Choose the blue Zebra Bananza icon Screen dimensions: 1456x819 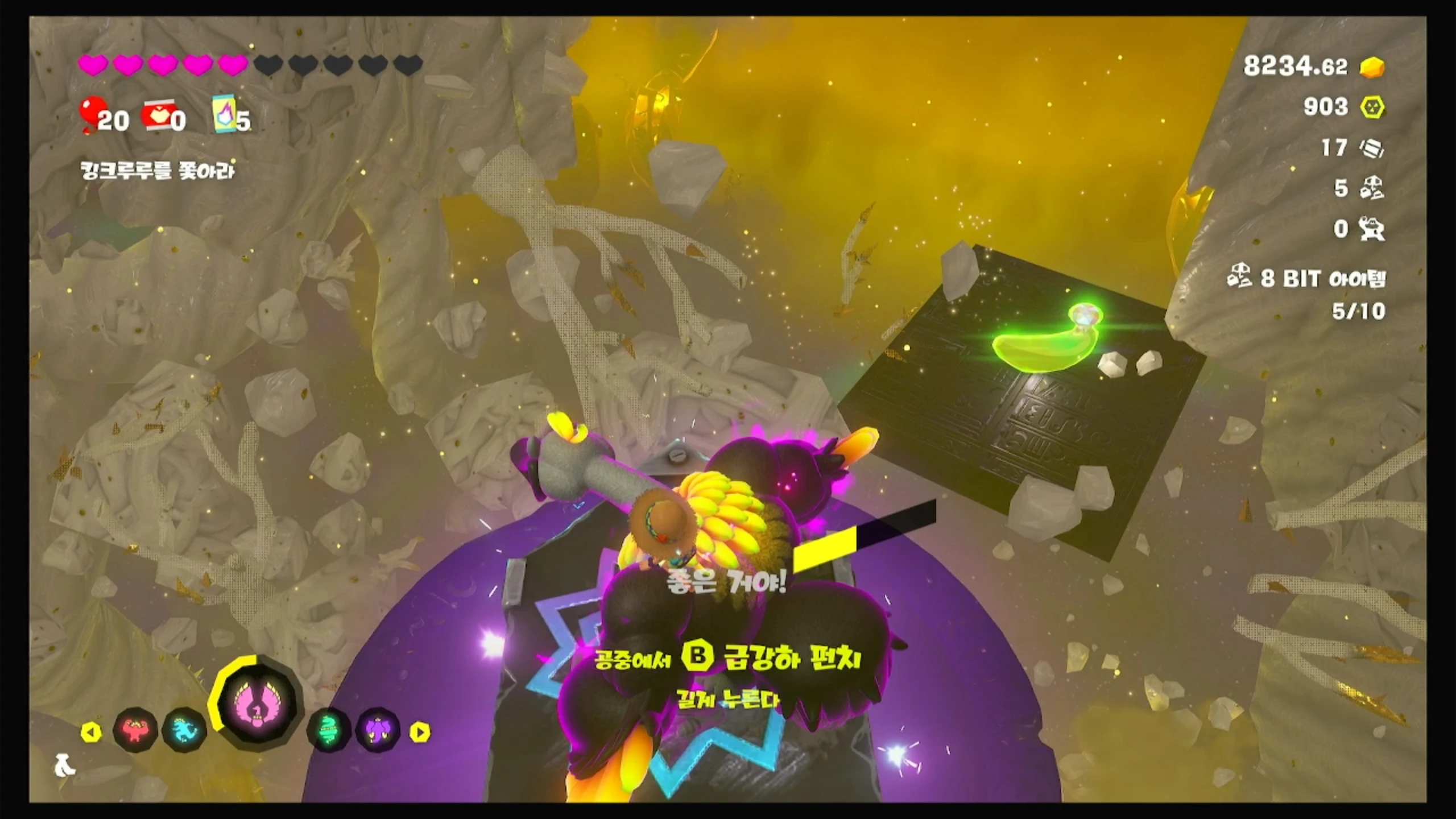[184, 730]
